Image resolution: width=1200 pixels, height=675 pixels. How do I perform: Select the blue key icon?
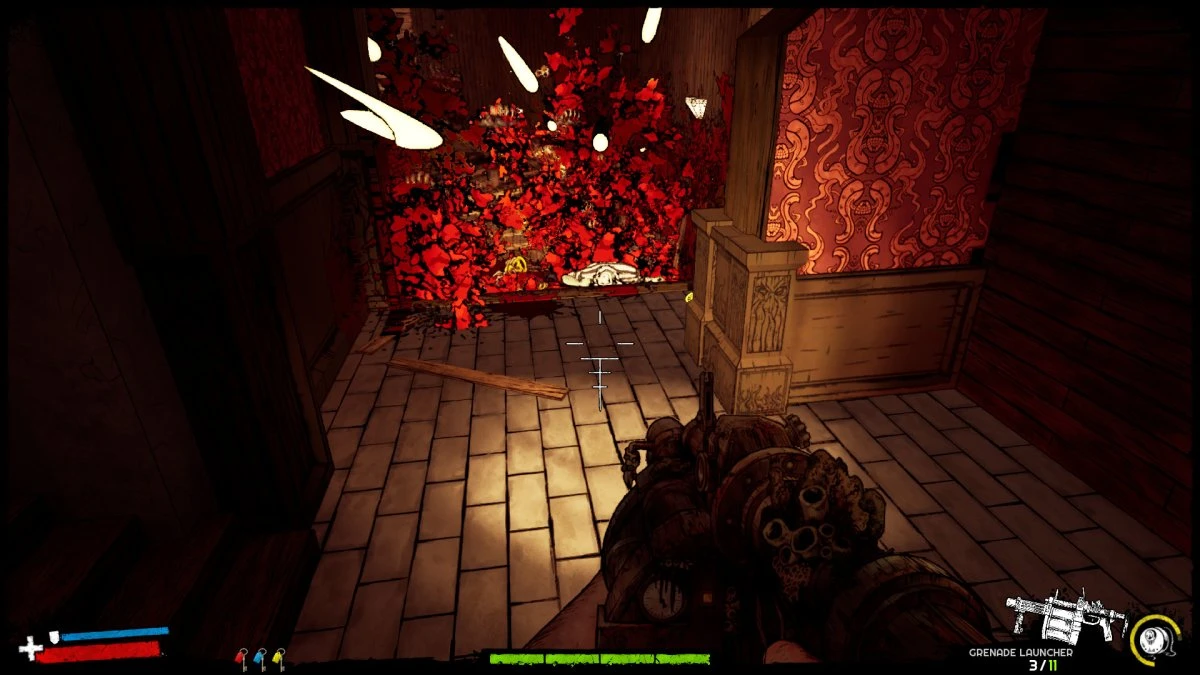point(260,657)
